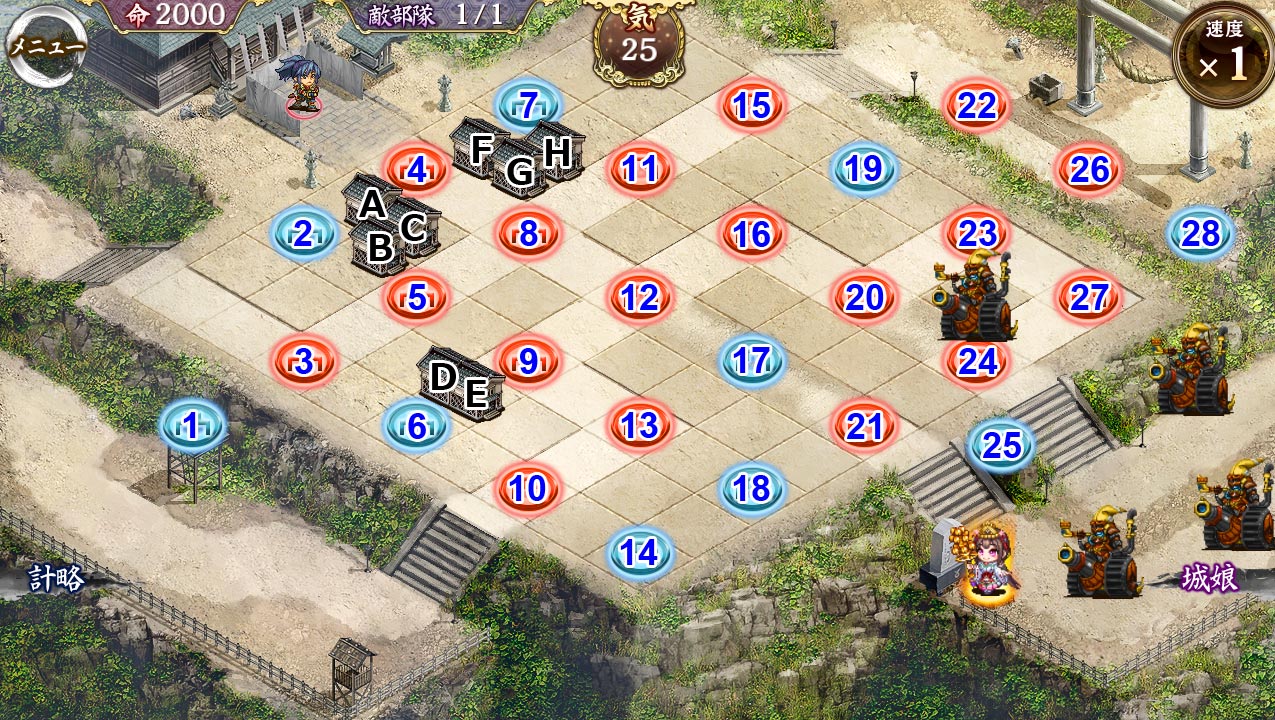Select red placement tile number 21
This screenshot has width=1275, height=720.
(864, 426)
